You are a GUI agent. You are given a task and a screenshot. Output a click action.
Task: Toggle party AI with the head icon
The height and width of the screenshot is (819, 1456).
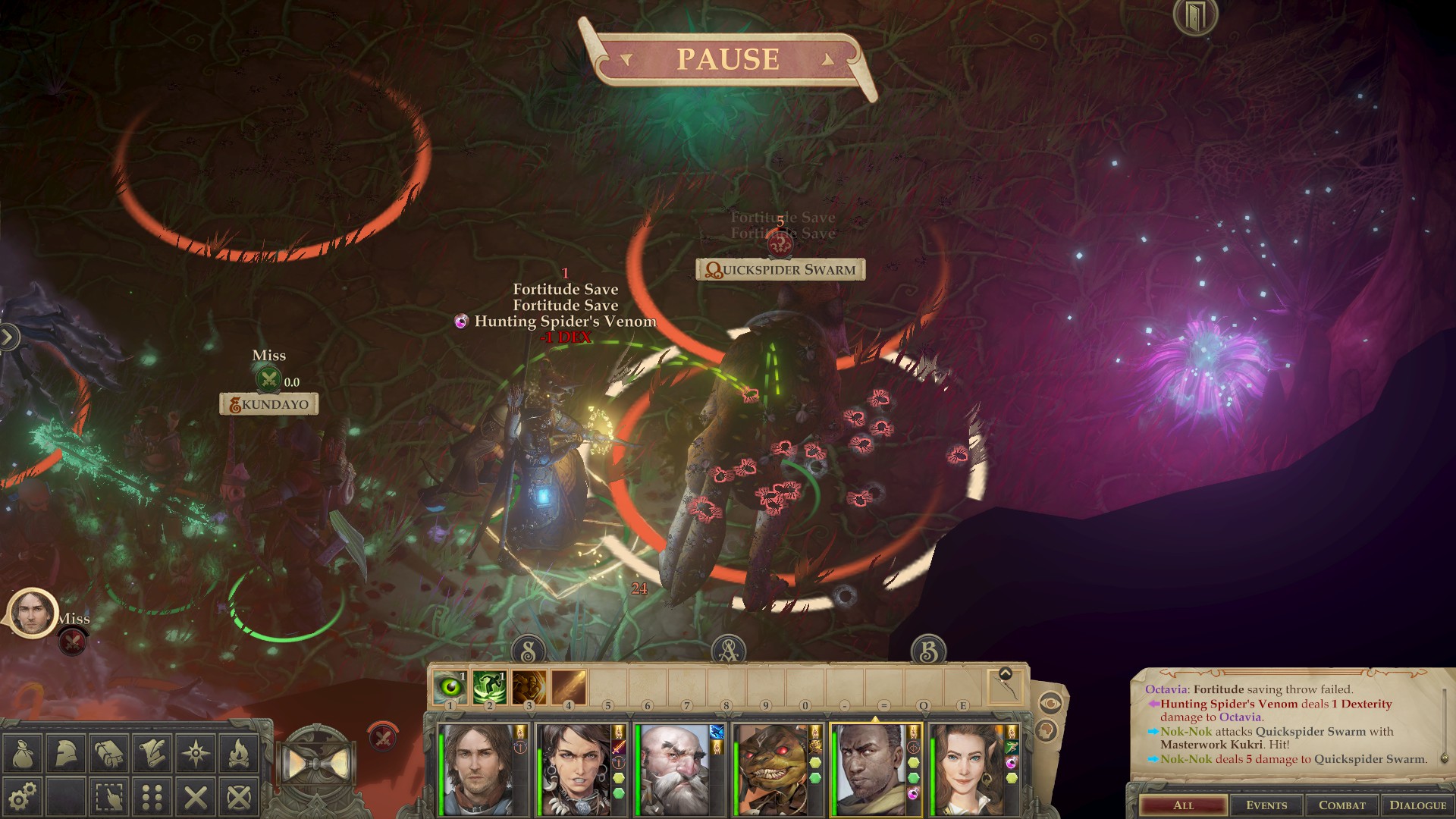1047,730
